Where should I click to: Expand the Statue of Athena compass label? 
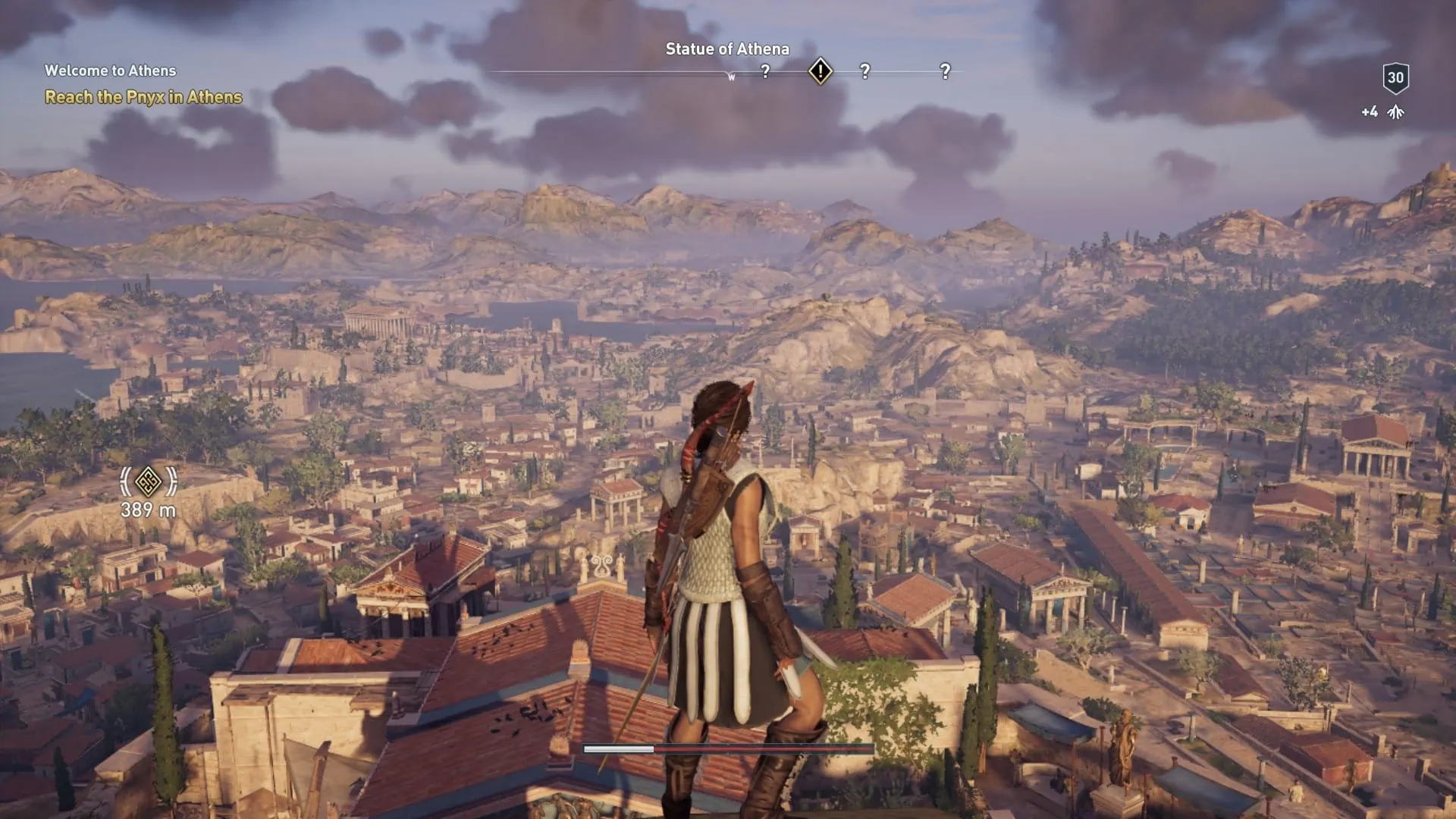[726, 49]
